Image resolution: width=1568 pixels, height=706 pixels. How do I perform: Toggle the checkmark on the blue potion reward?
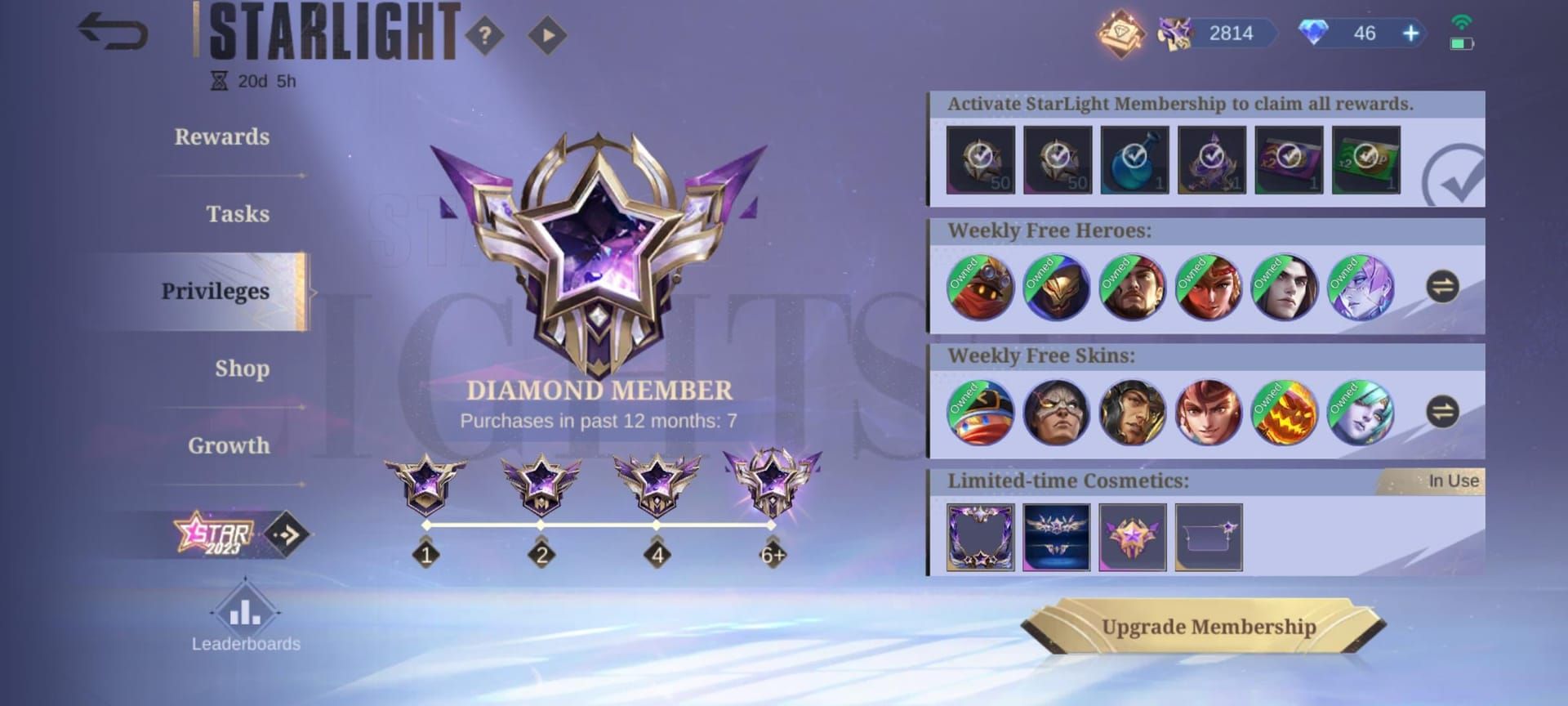click(x=1135, y=160)
